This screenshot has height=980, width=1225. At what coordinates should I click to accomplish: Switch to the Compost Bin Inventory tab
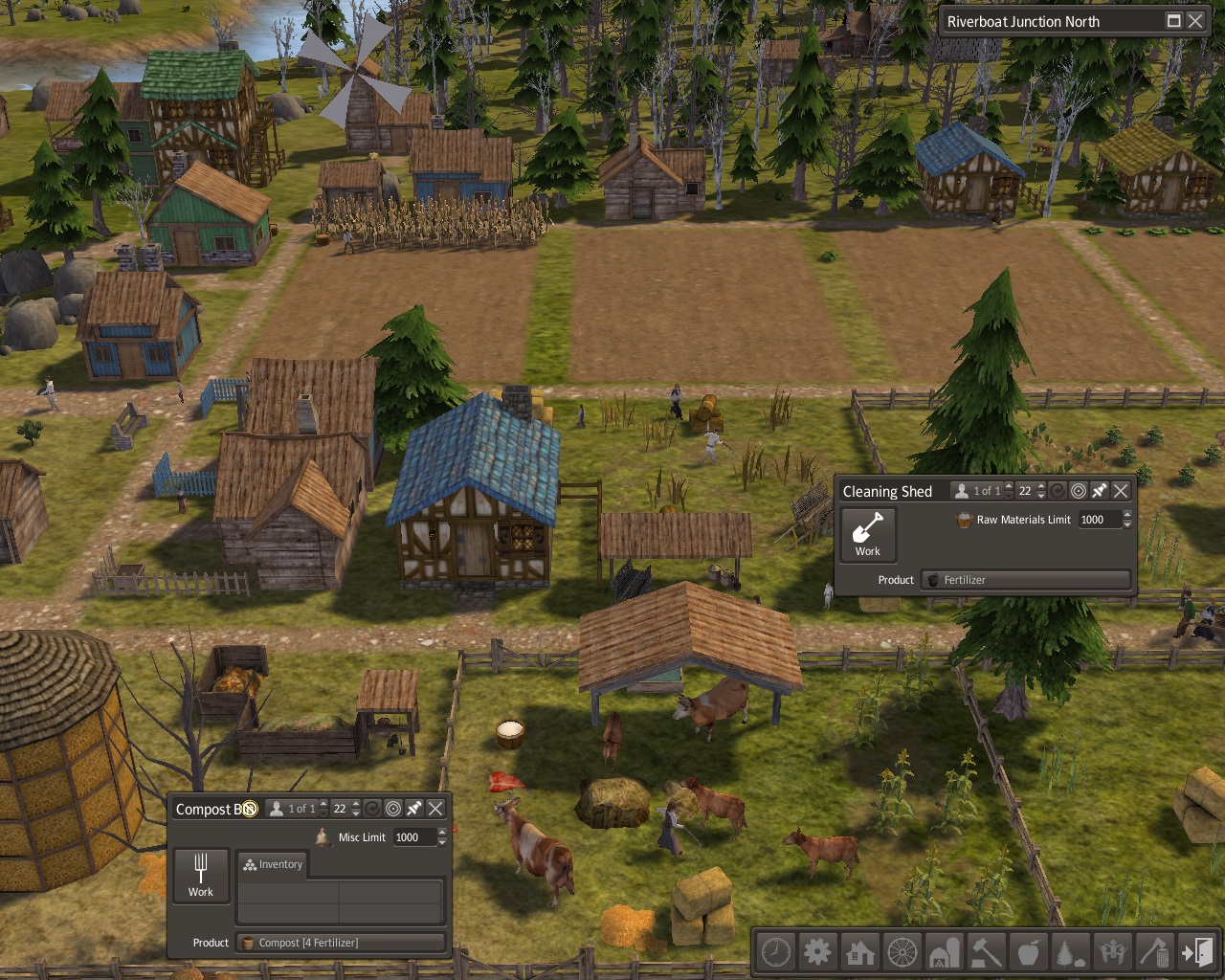tap(273, 864)
